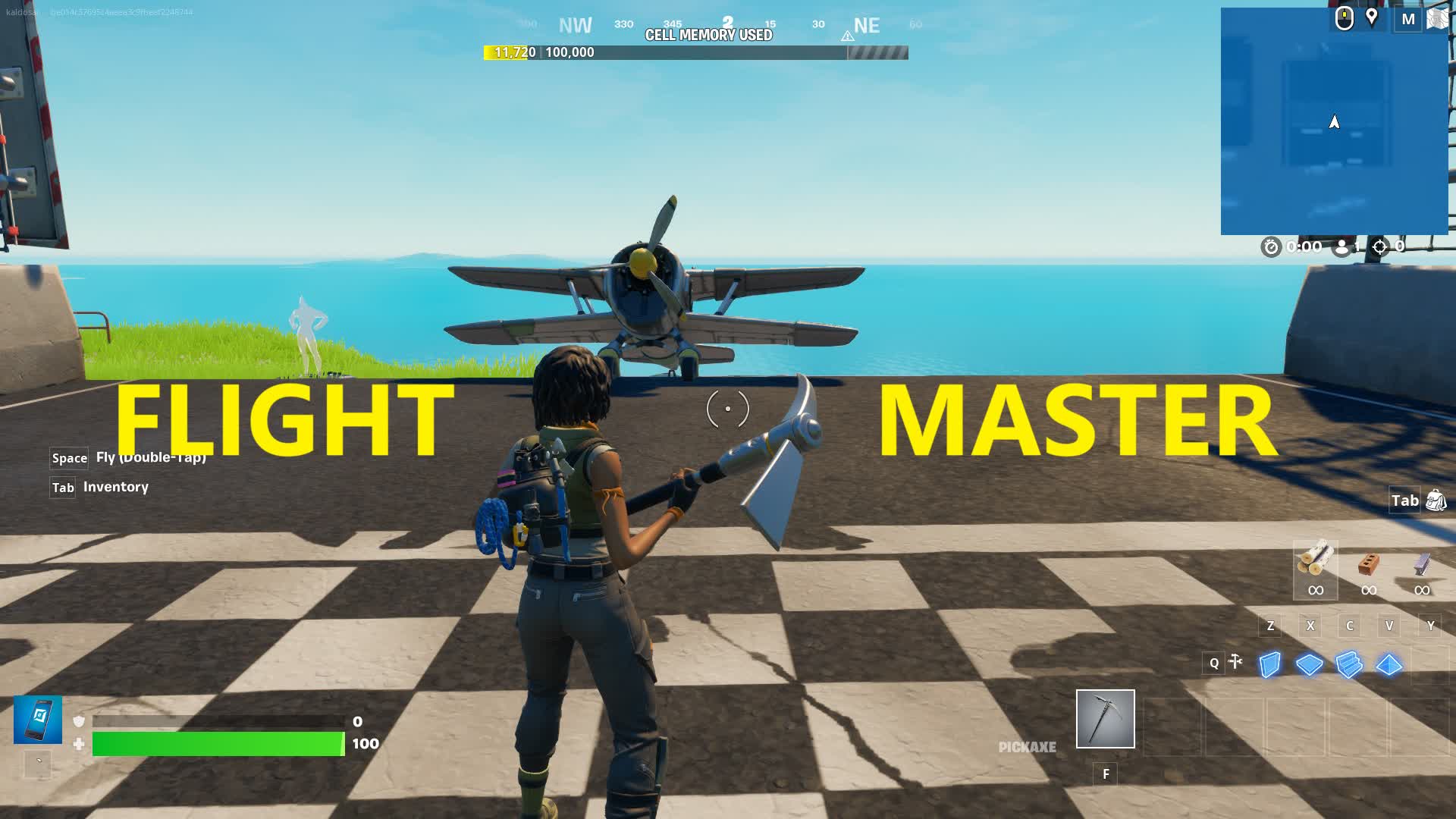Image resolution: width=1456 pixels, height=819 pixels.
Task: Toggle the map view with the M button
Action: point(1409,19)
